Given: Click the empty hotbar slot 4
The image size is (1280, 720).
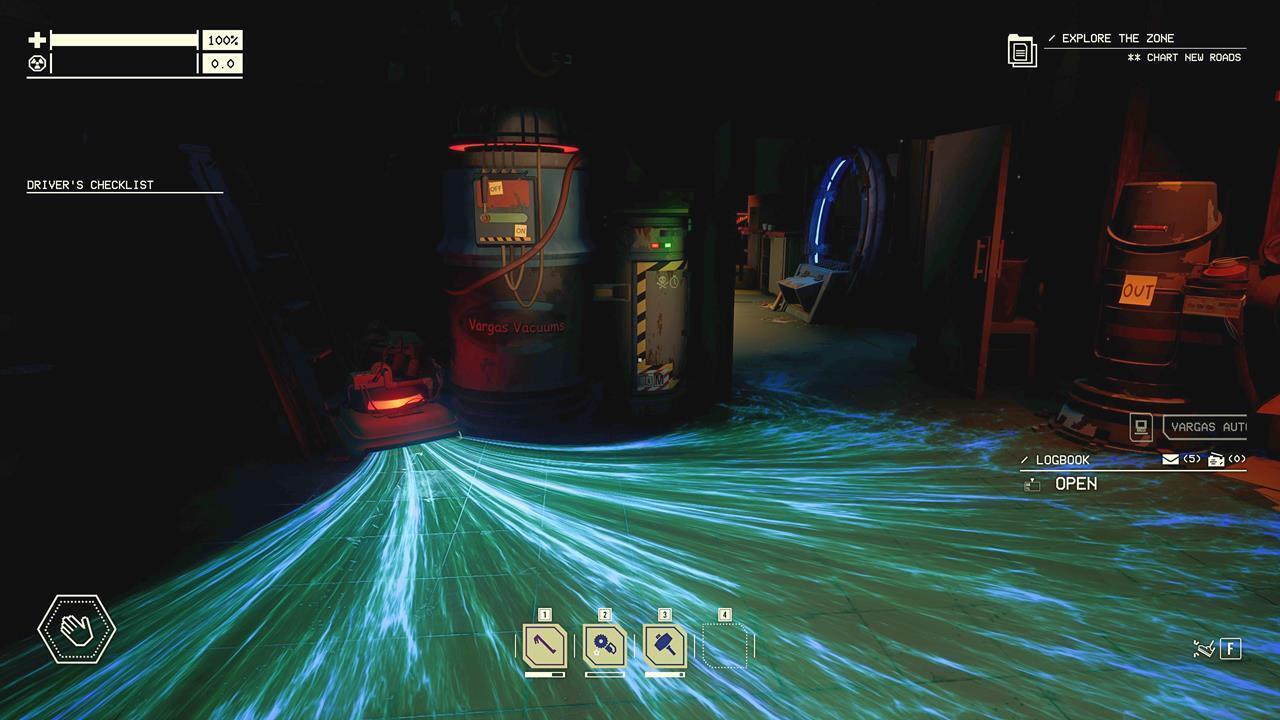Looking at the screenshot, I should pyautogui.click(x=724, y=644).
